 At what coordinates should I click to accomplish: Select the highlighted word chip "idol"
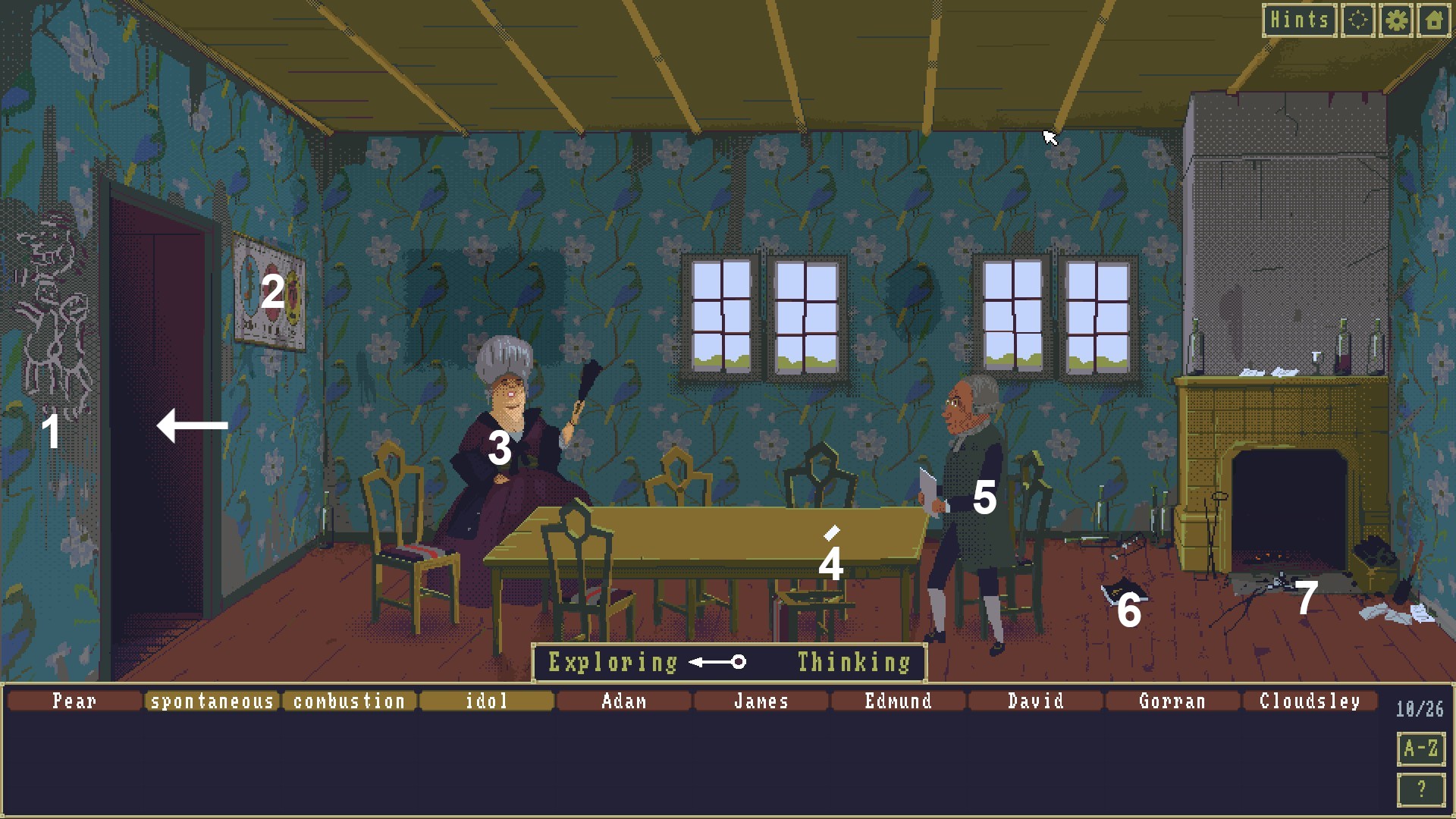[486, 701]
